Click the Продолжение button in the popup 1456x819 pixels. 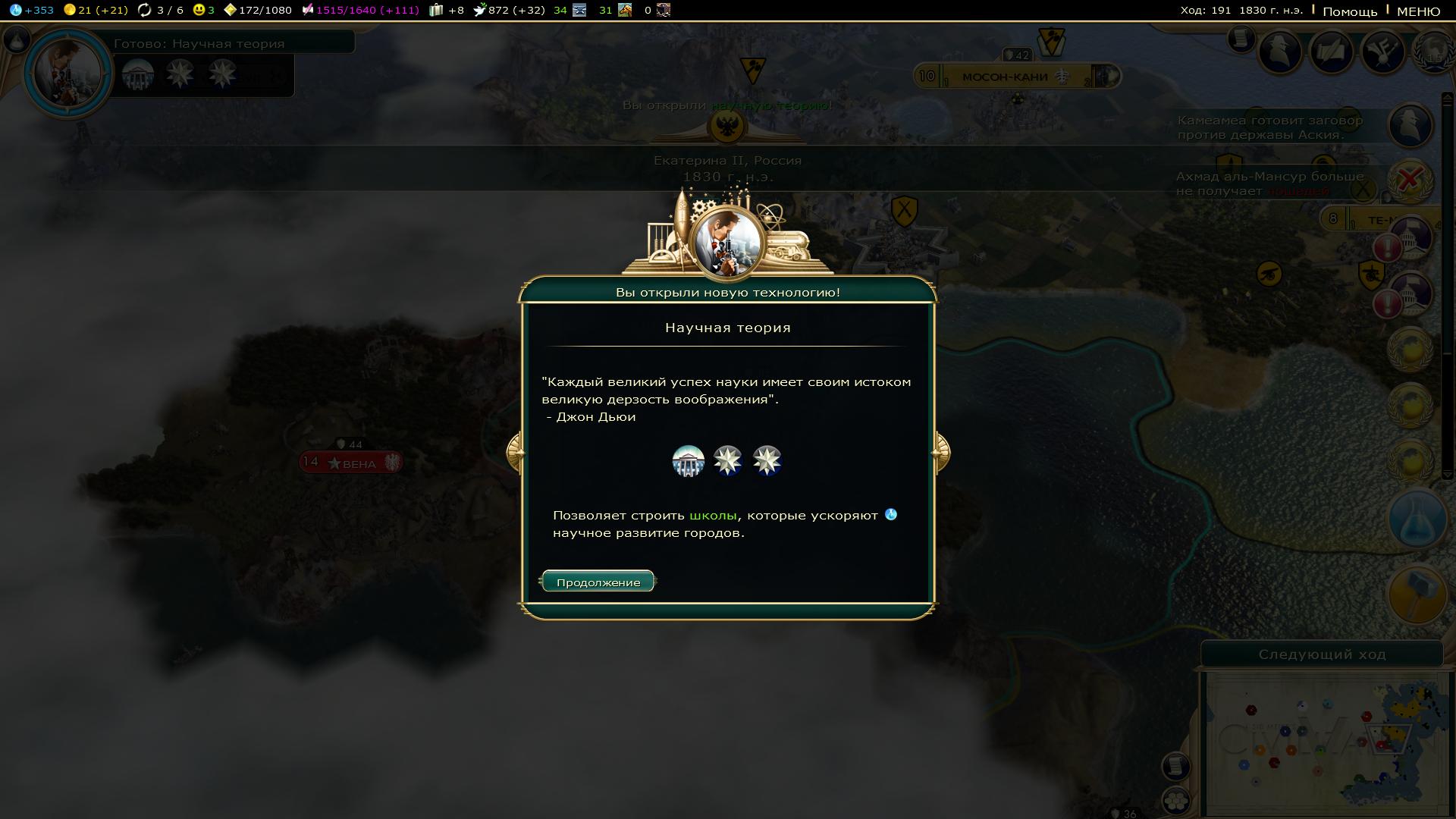click(x=598, y=582)
